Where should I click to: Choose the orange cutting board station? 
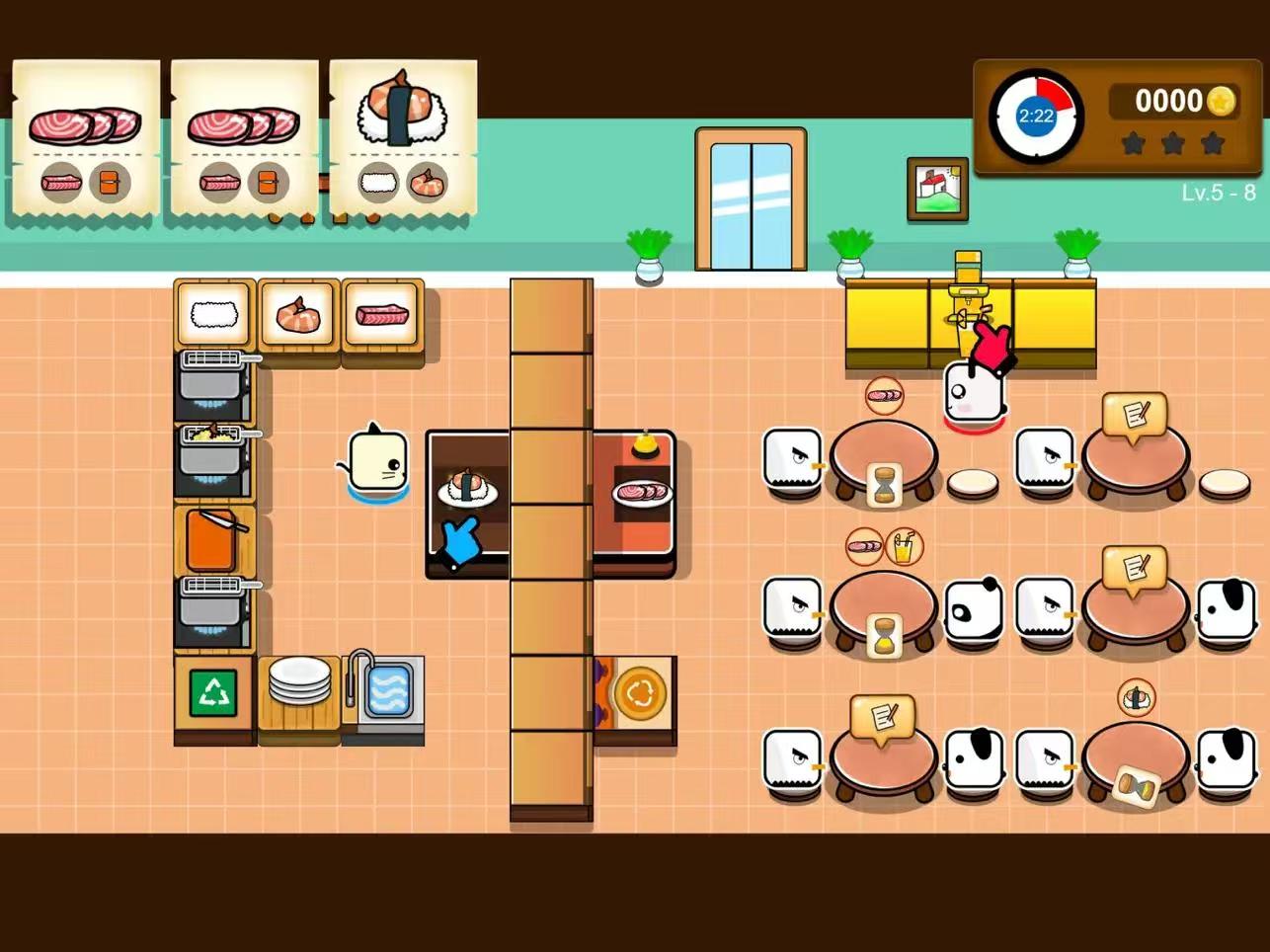212,539
